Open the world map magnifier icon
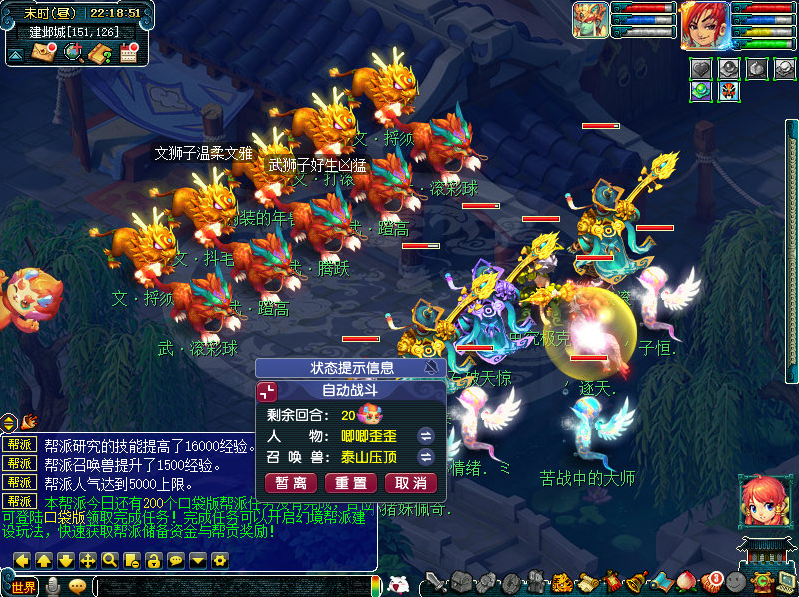 [x=72, y=53]
